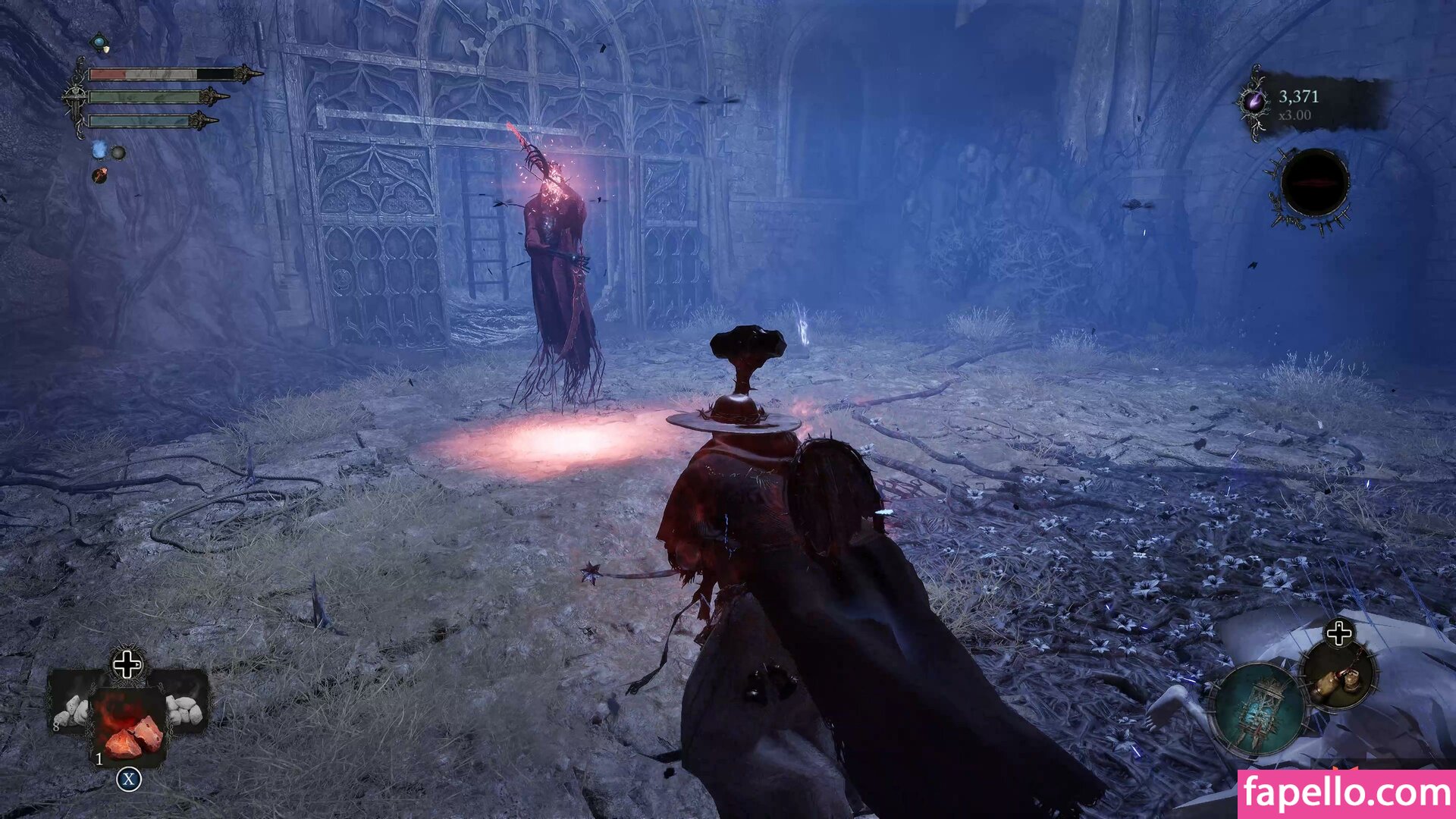The width and height of the screenshot is (1456, 819).
Task: Click the dark eye compass circle
Action: 1314,184
